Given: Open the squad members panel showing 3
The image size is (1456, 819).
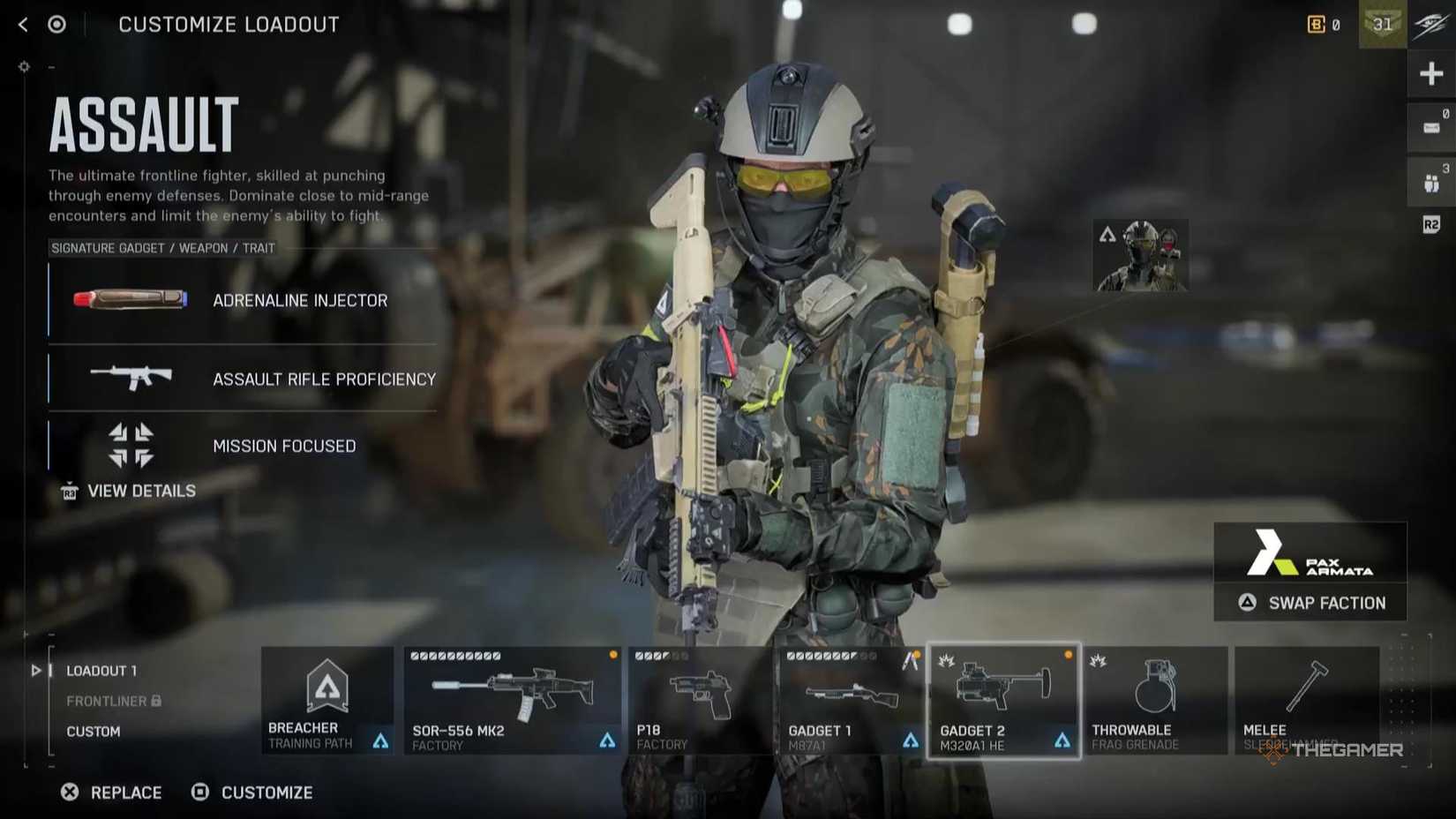Looking at the screenshot, I should (x=1430, y=176).
